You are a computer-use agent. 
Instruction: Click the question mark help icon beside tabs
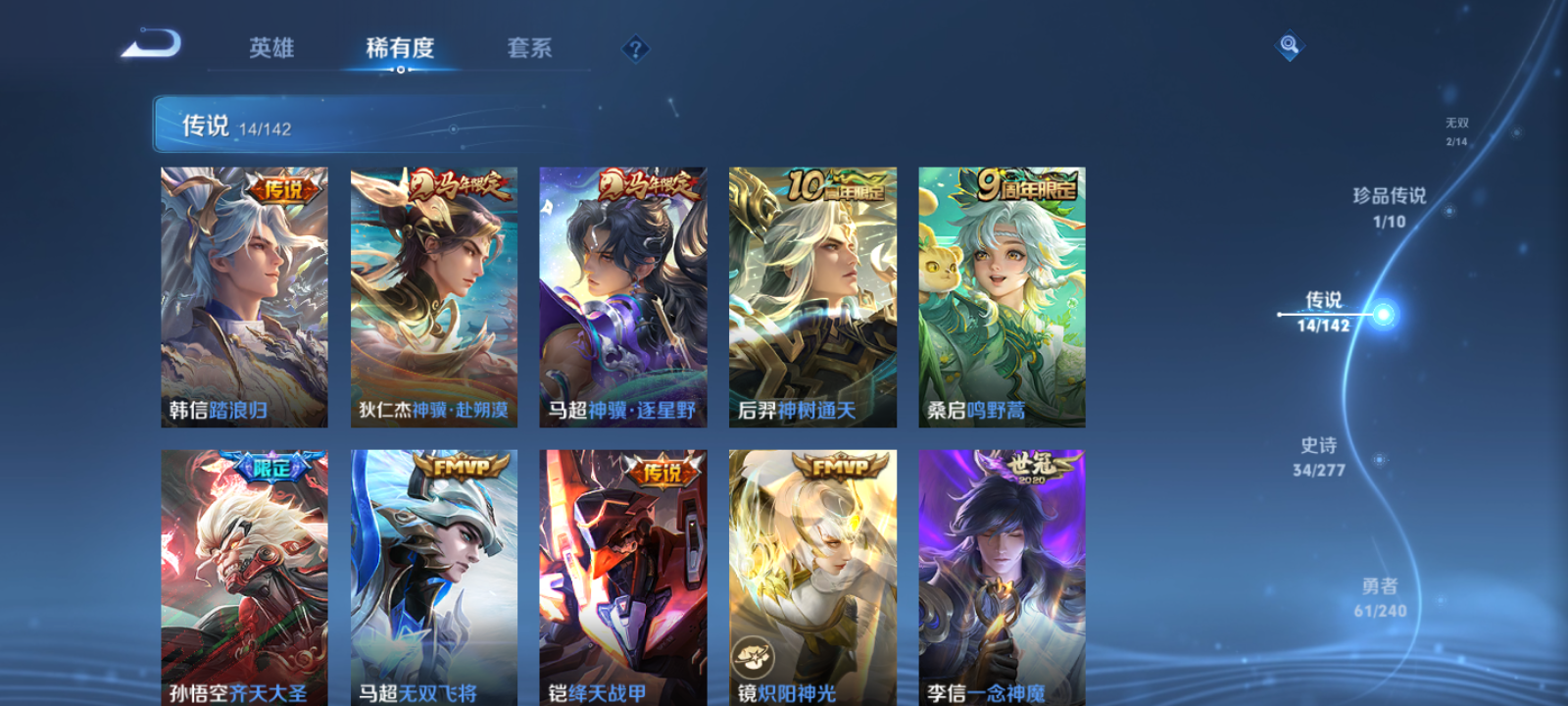(x=634, y=49)
